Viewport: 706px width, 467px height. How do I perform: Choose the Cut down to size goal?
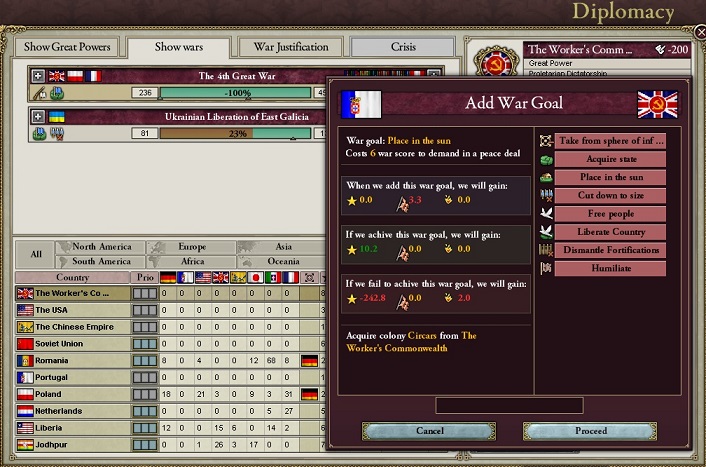[x=611, y=195]
